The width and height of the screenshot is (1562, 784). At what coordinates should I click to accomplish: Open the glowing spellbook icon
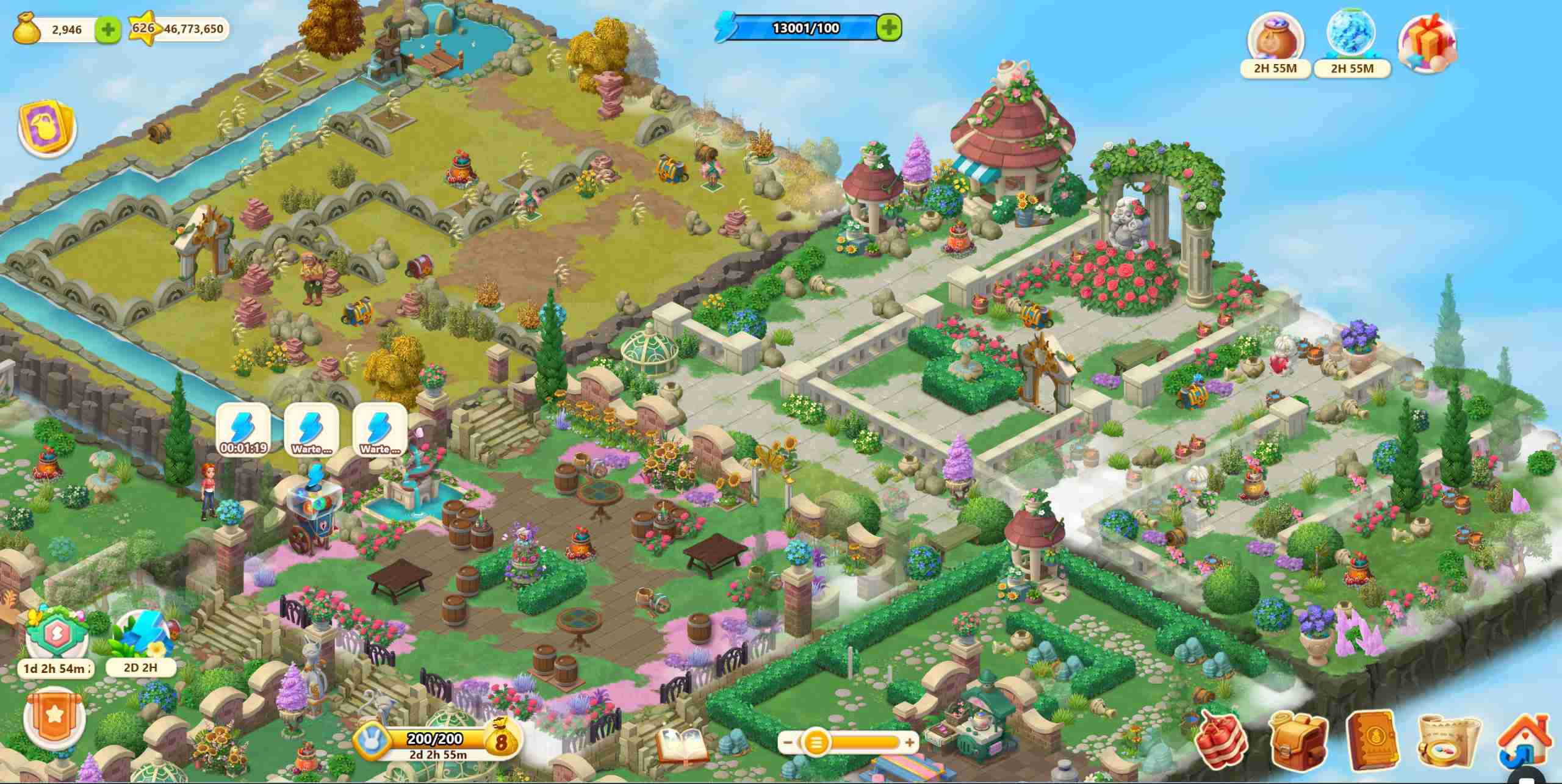click(681, 746)
